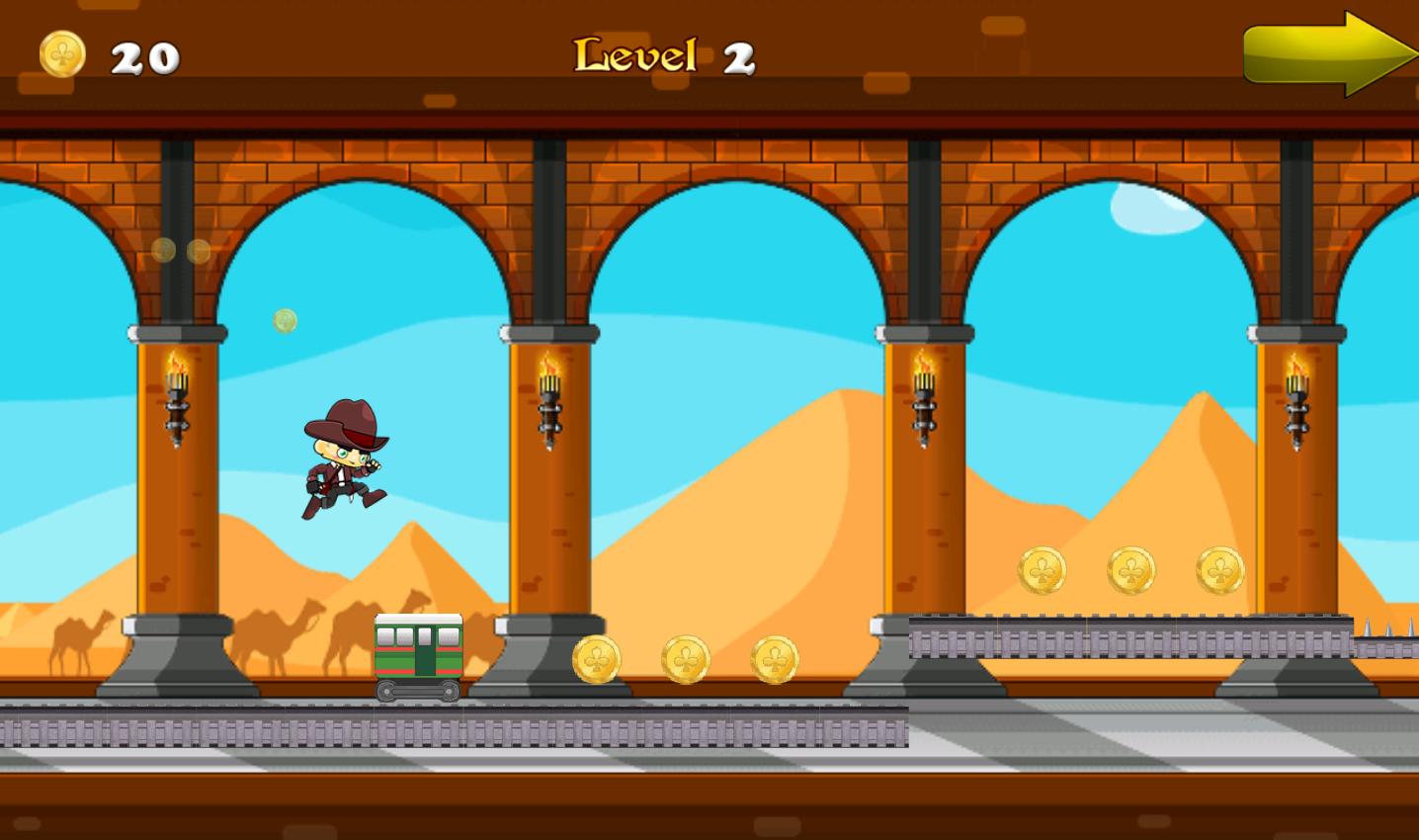The image size is (1419, 840).
Task: Tap the leftmost coin on the upper platform
Action: point(1042,571)
